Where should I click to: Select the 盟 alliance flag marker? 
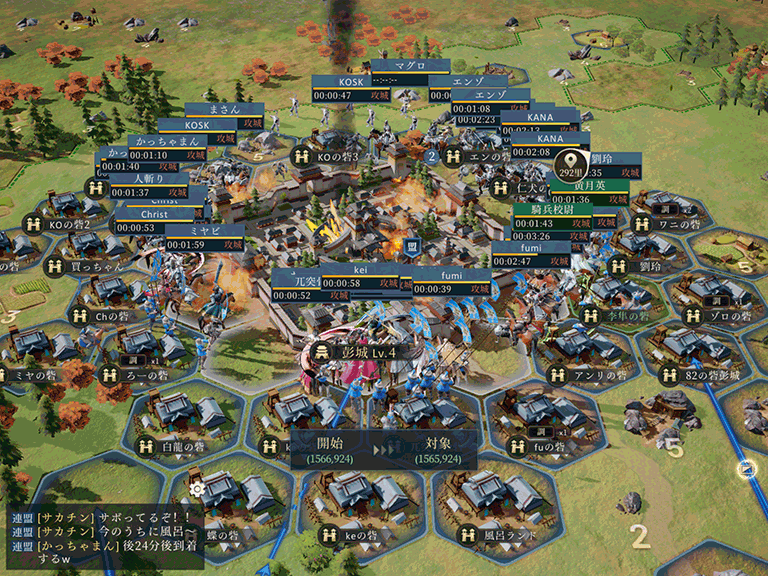tap(412, 246)
